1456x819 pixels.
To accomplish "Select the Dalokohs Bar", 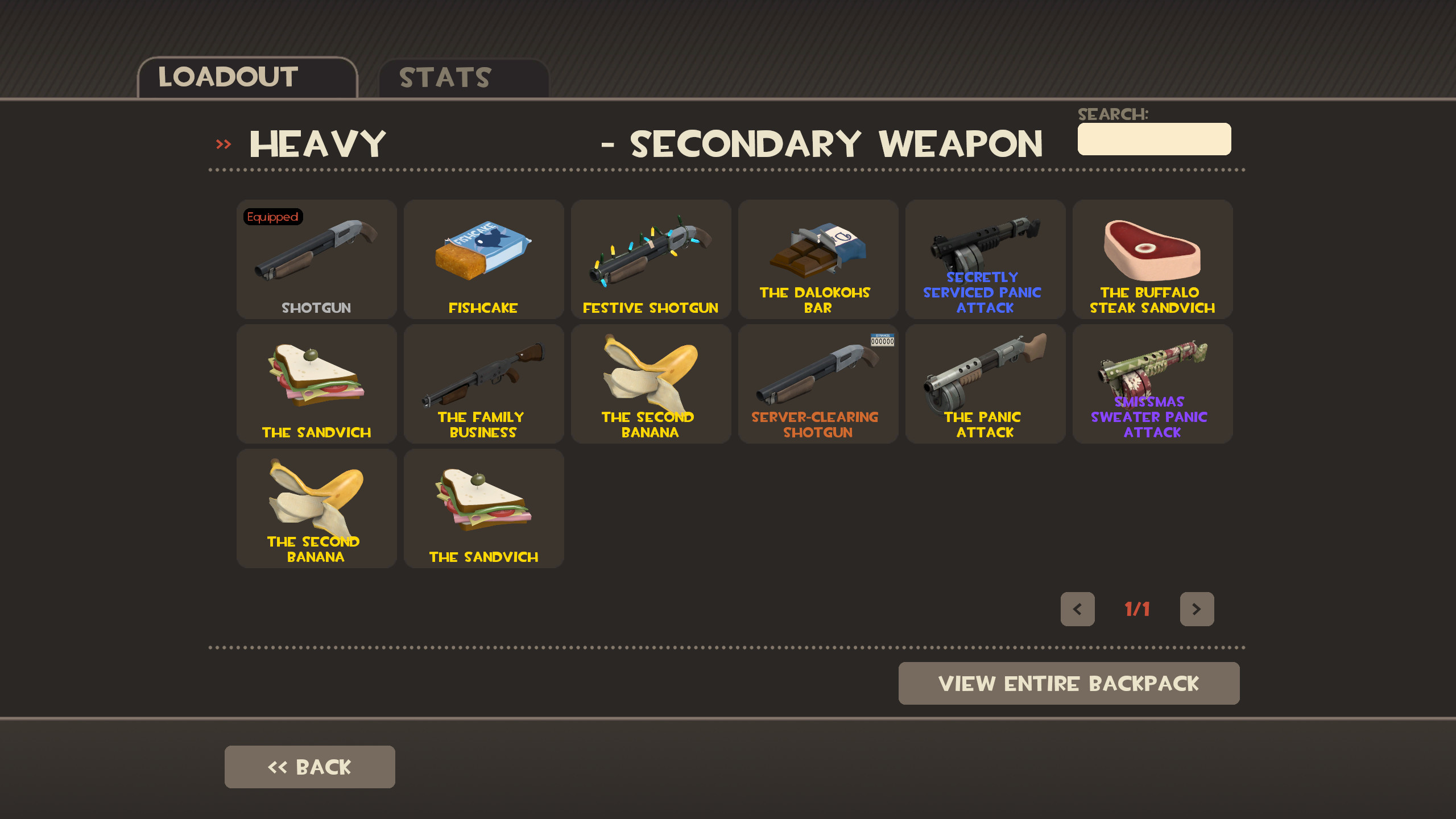I will pos(817,259).
